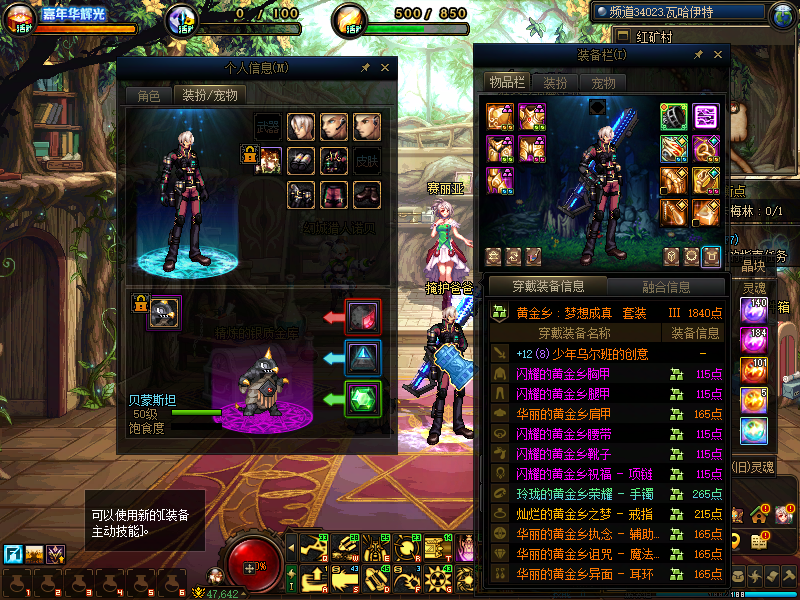Show the 穿戴装备信息 tab
This screenshot has height=600, width=800.
[x=548, y=287]
